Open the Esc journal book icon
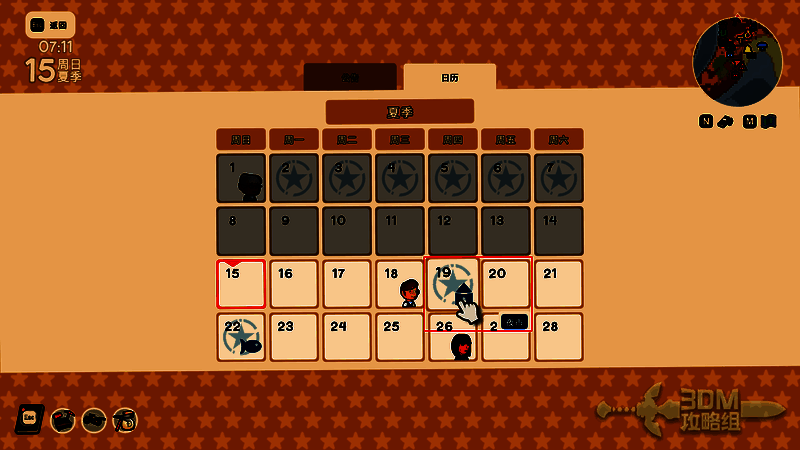The height and width of the screenshot is (450, 800). 30,419
